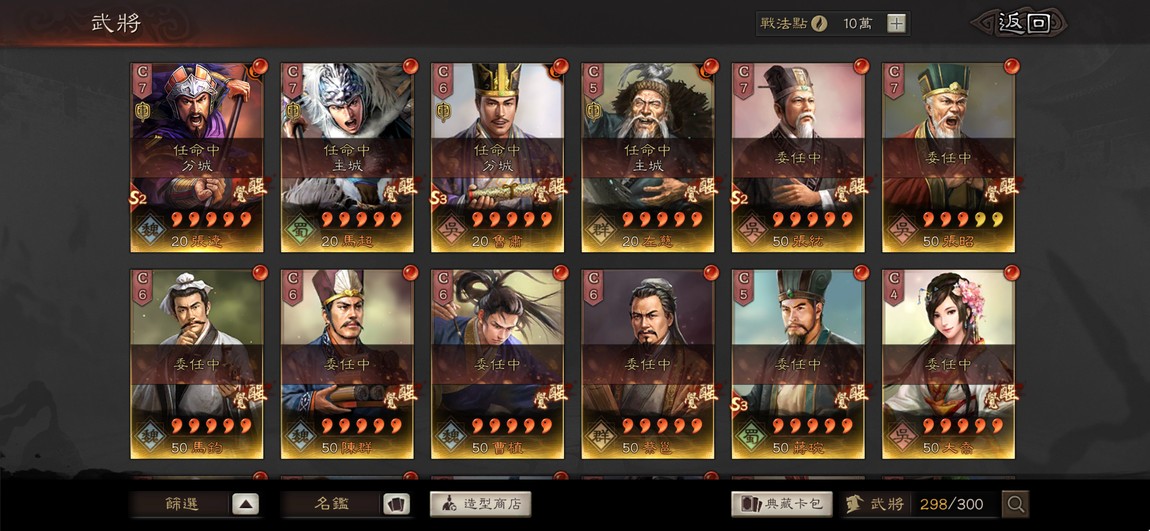Image resolution: width=1150 pixels, height=531 pixels.
Task: Open the 魯肅 general card
Action: (497, 157)
